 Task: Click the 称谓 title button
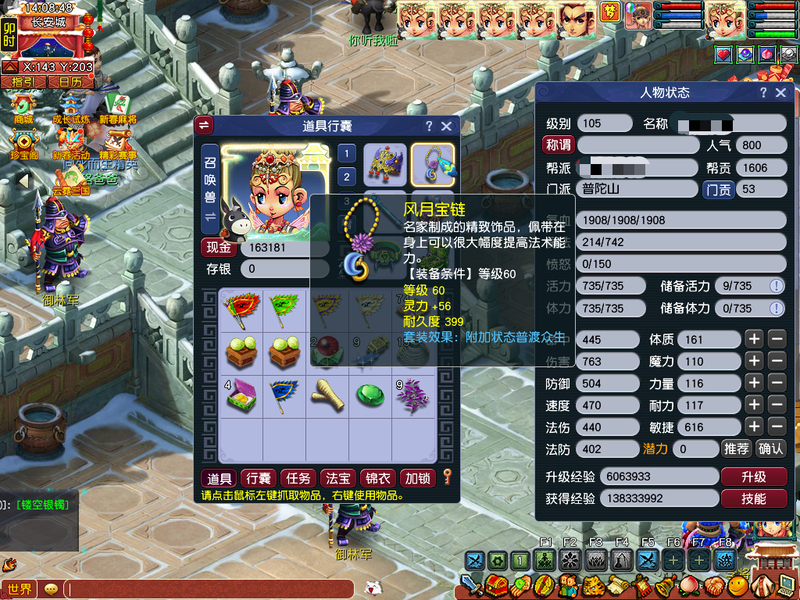click(557, 145)
